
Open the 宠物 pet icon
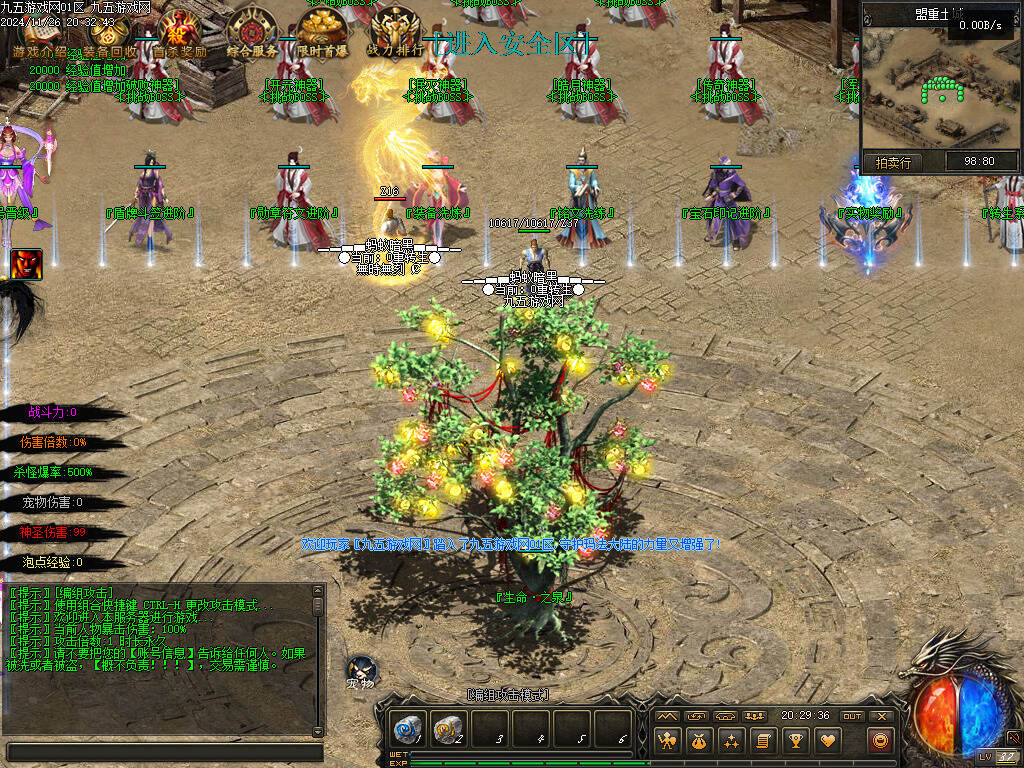point(360,673)
